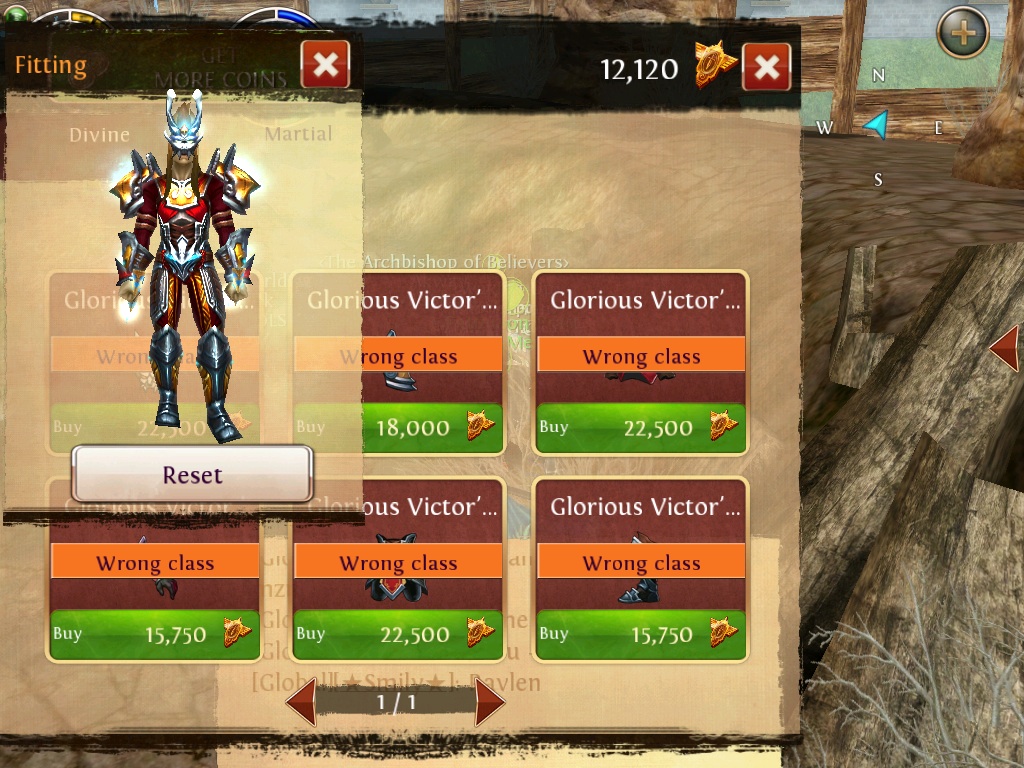
Task: Close the Fitting preview panel
Action: click(x=325, y=66)
